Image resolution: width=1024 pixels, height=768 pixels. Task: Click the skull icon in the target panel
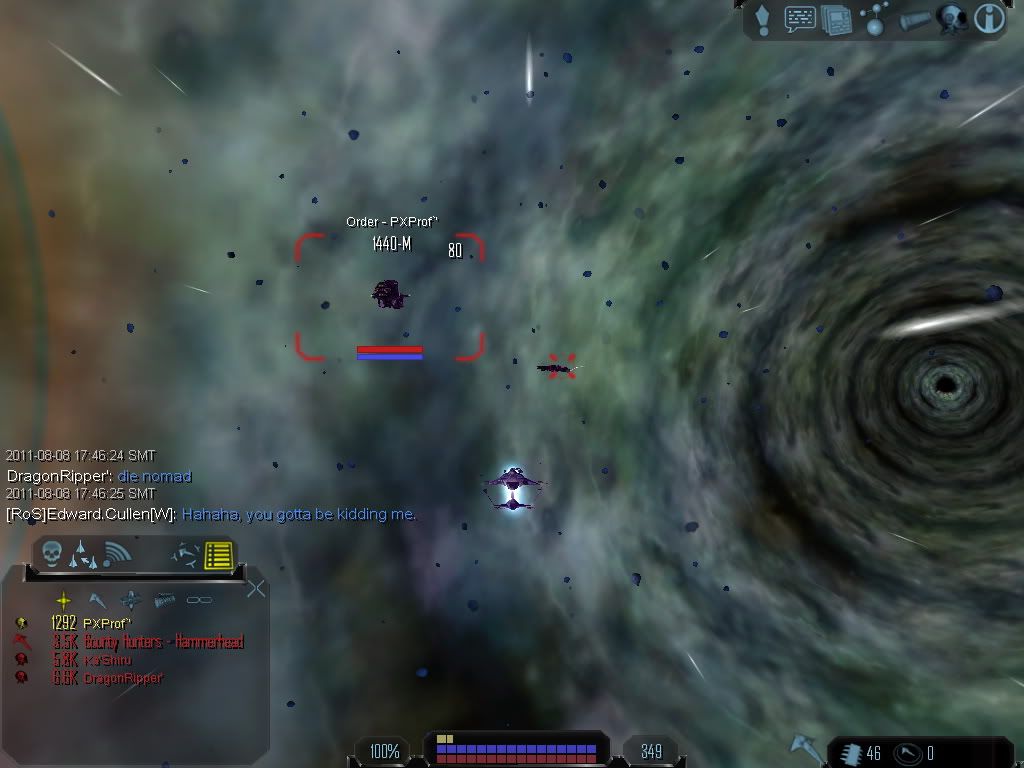pyautogui.click(x=52, y=553)
